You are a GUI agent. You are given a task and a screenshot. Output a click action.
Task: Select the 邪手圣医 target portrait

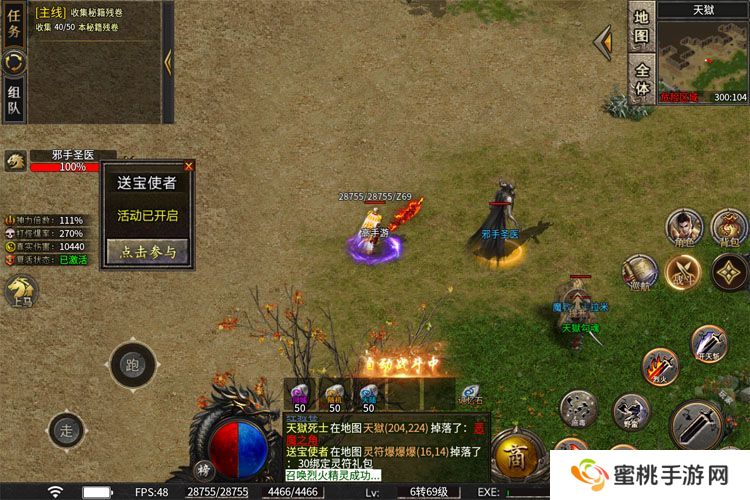tap(15, 161)
